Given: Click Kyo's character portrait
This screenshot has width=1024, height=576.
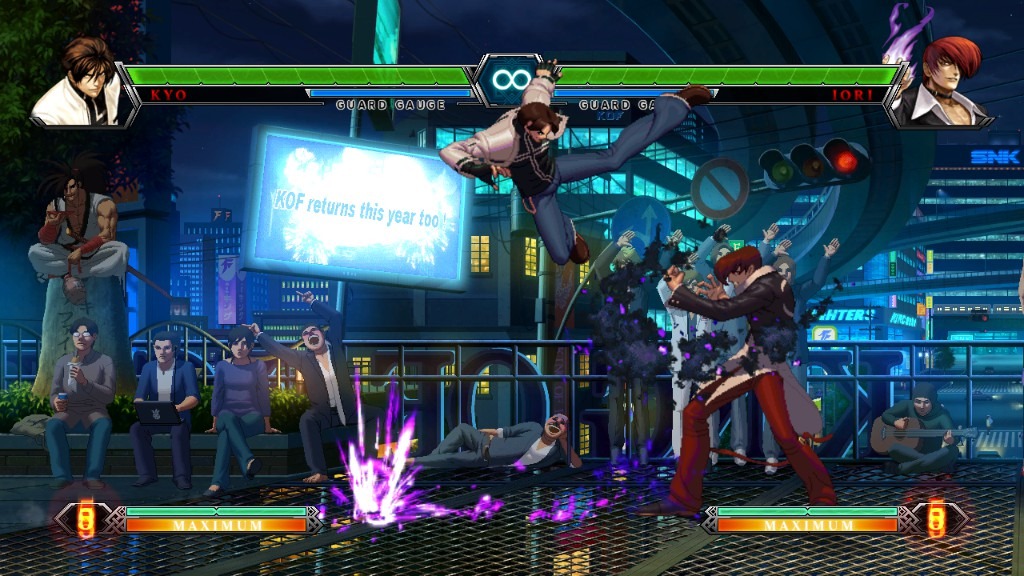Looking at the screenshot, I should [80, 85].
